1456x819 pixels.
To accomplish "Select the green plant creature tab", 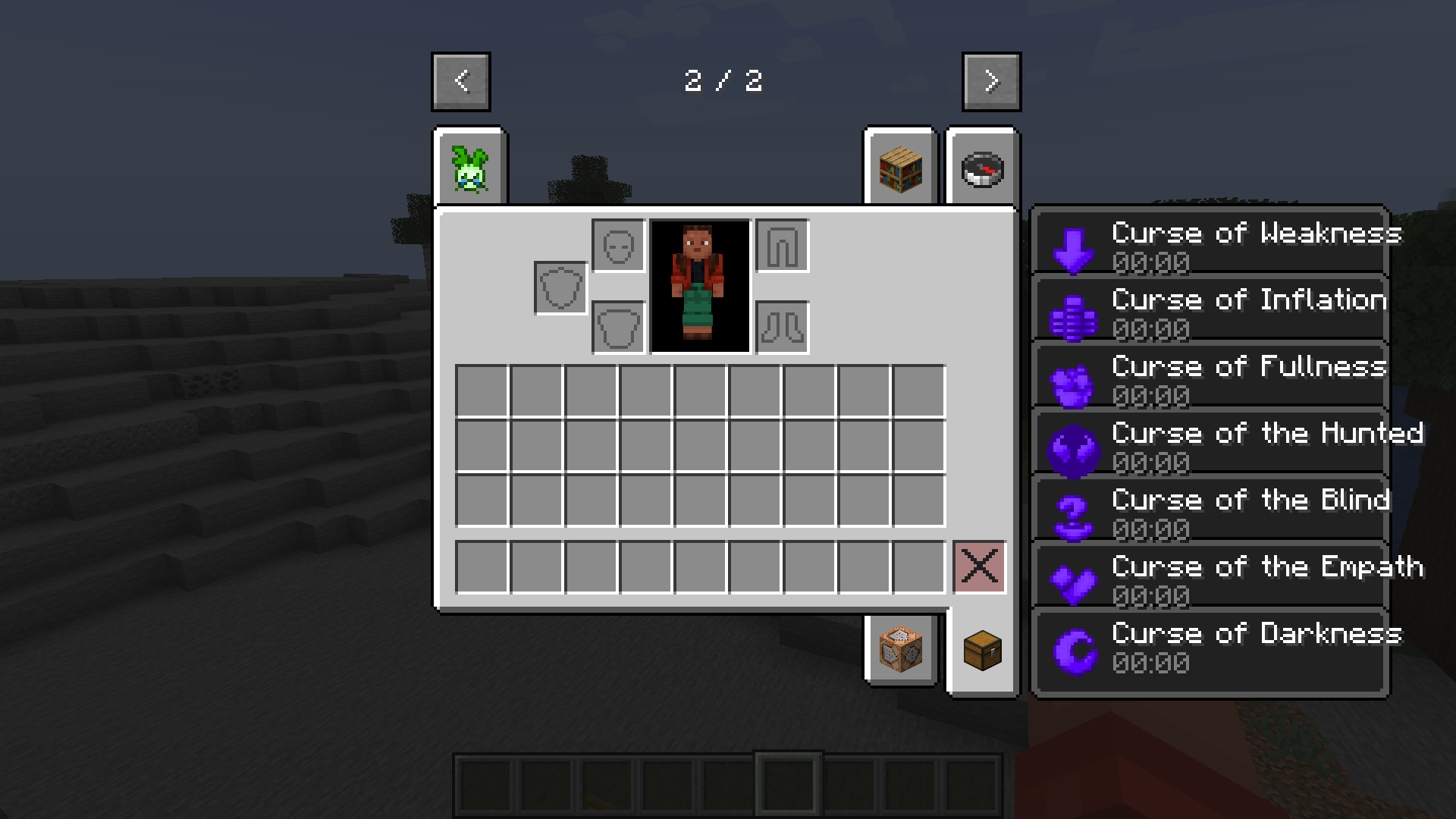I will click(470, 168).
